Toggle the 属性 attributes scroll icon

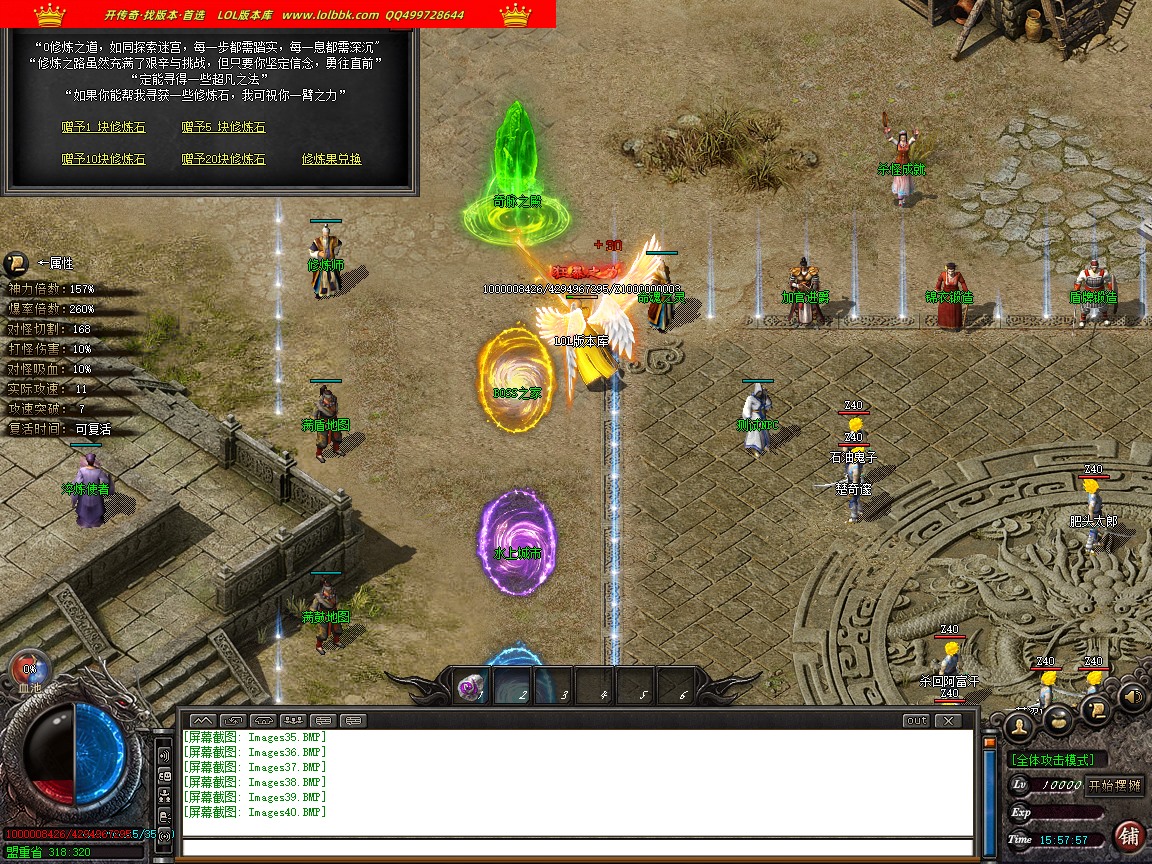click(x=16, y=263)
